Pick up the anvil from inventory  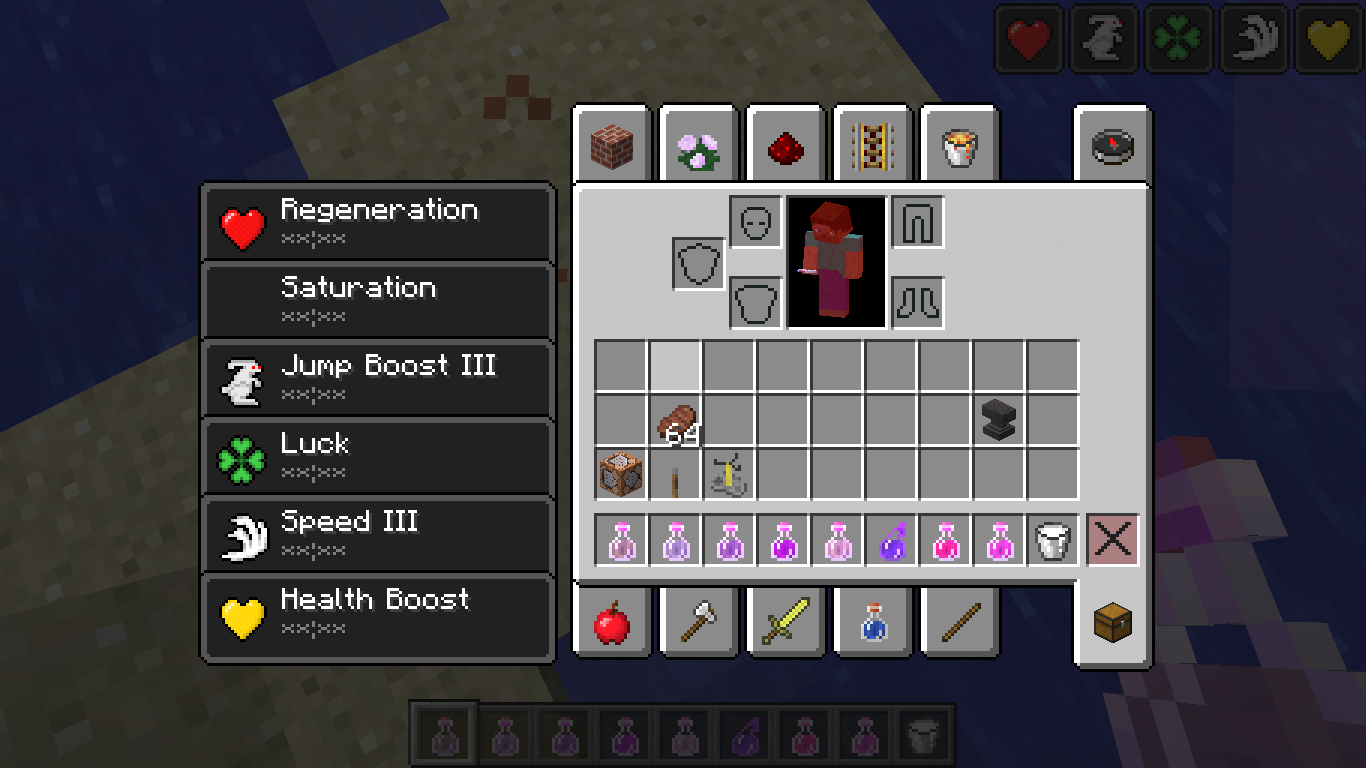pyautogui.click(x=999, y=420)
